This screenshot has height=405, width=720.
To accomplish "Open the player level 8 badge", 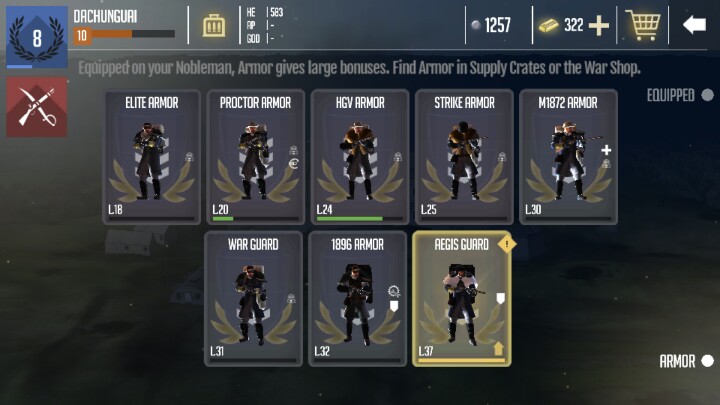I will (x=37, y=37).
